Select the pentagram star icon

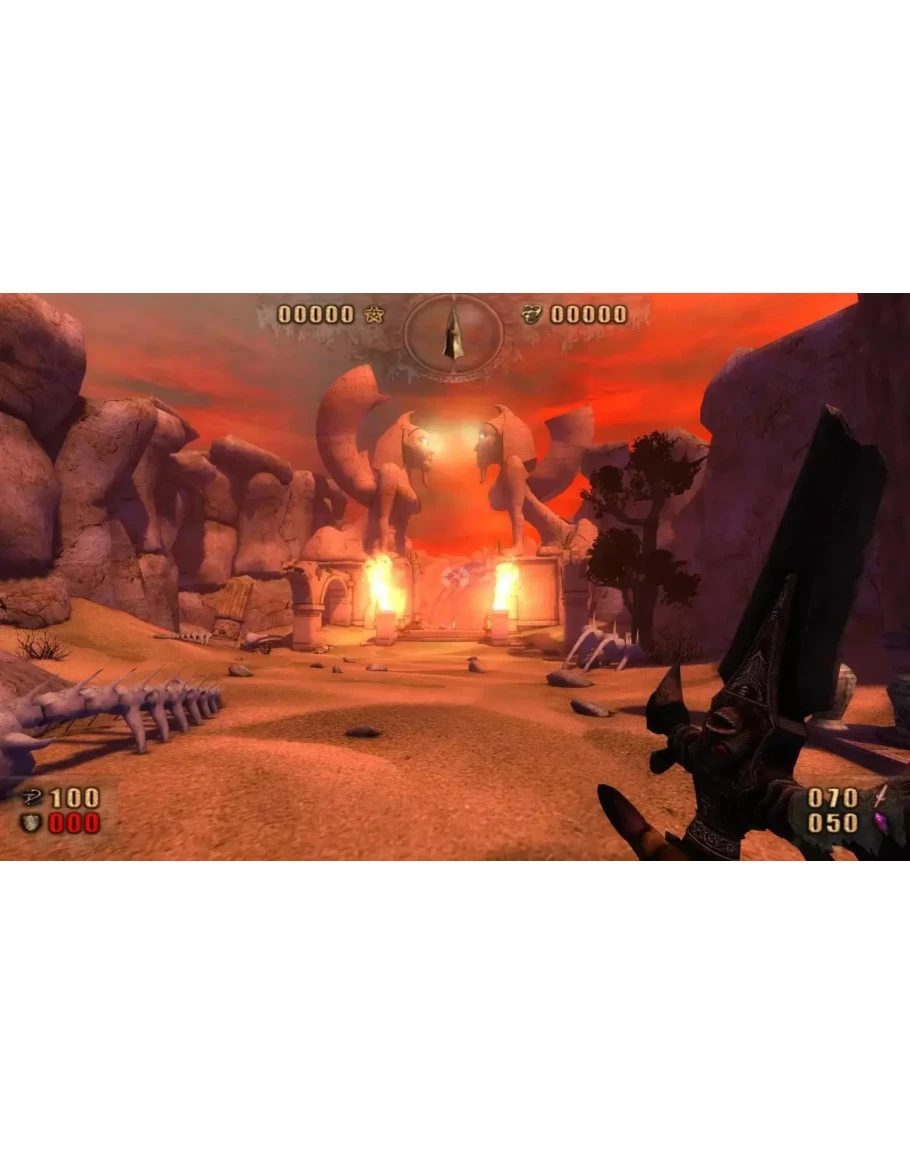(374, 315)
